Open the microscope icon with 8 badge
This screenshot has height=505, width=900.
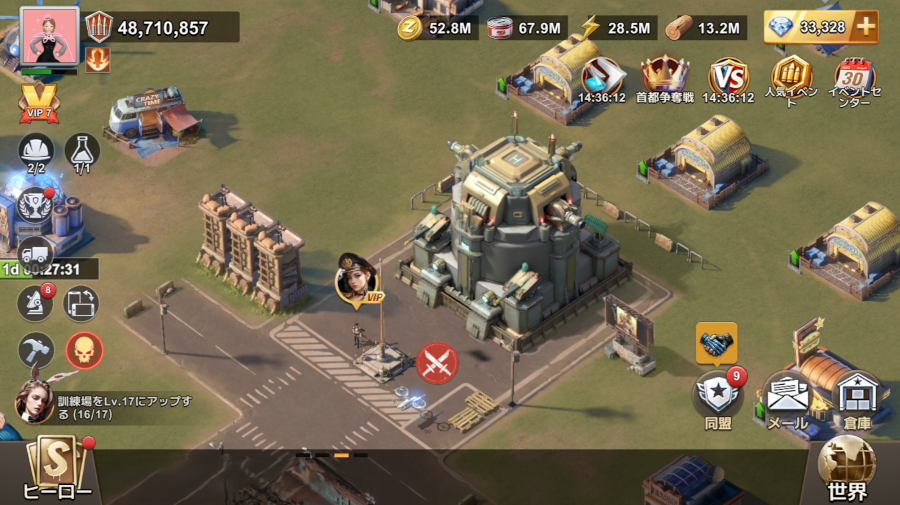click(x=36, y=303)
